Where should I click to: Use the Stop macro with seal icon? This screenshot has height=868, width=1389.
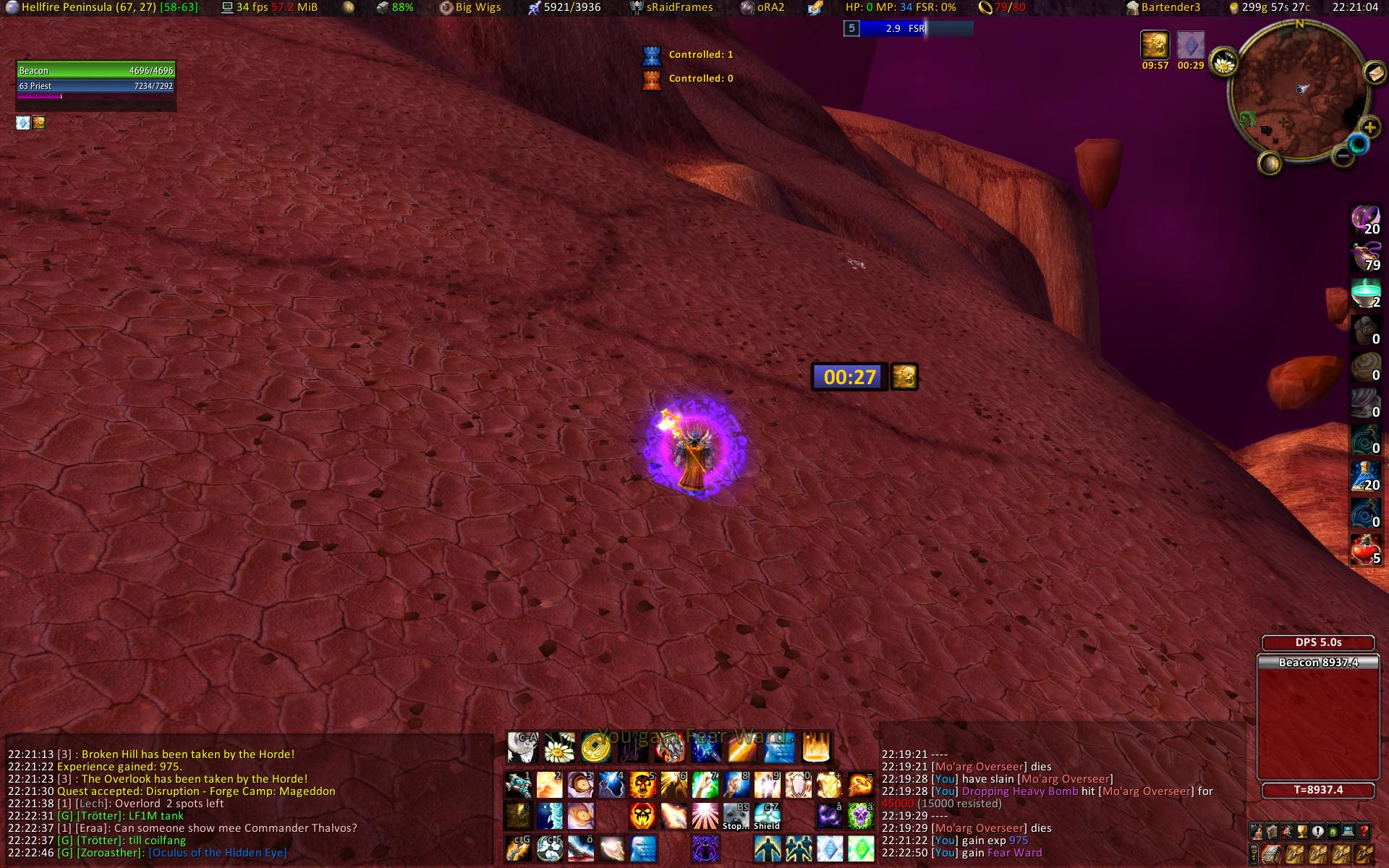pyautogui.click(x=735, y=816)
